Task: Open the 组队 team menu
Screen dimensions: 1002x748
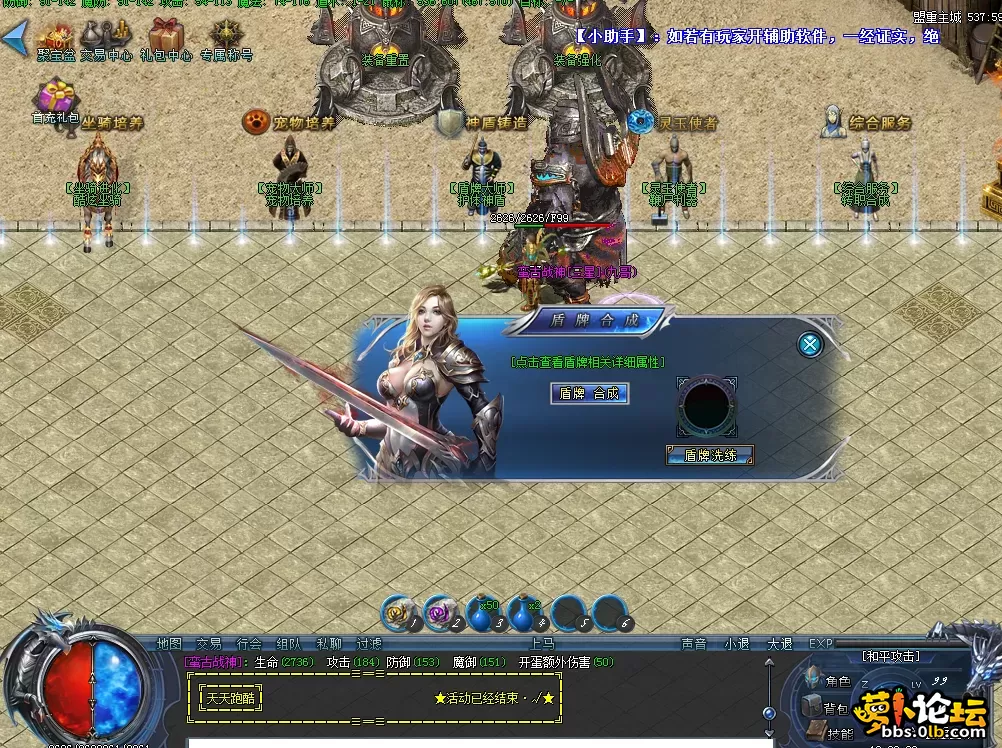Action: click(288, 644)
